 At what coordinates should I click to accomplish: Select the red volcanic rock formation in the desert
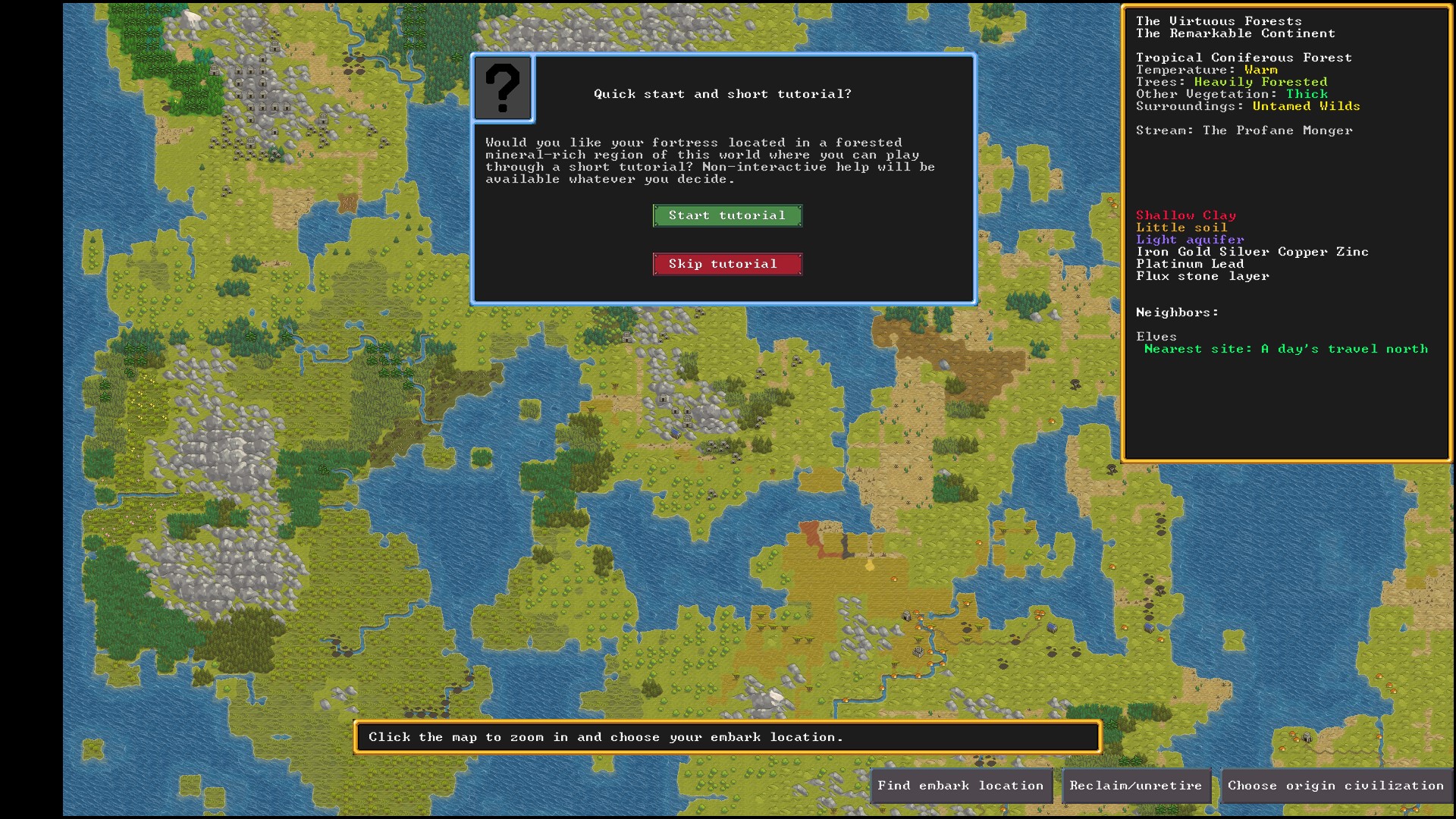[x=809, y=535]
